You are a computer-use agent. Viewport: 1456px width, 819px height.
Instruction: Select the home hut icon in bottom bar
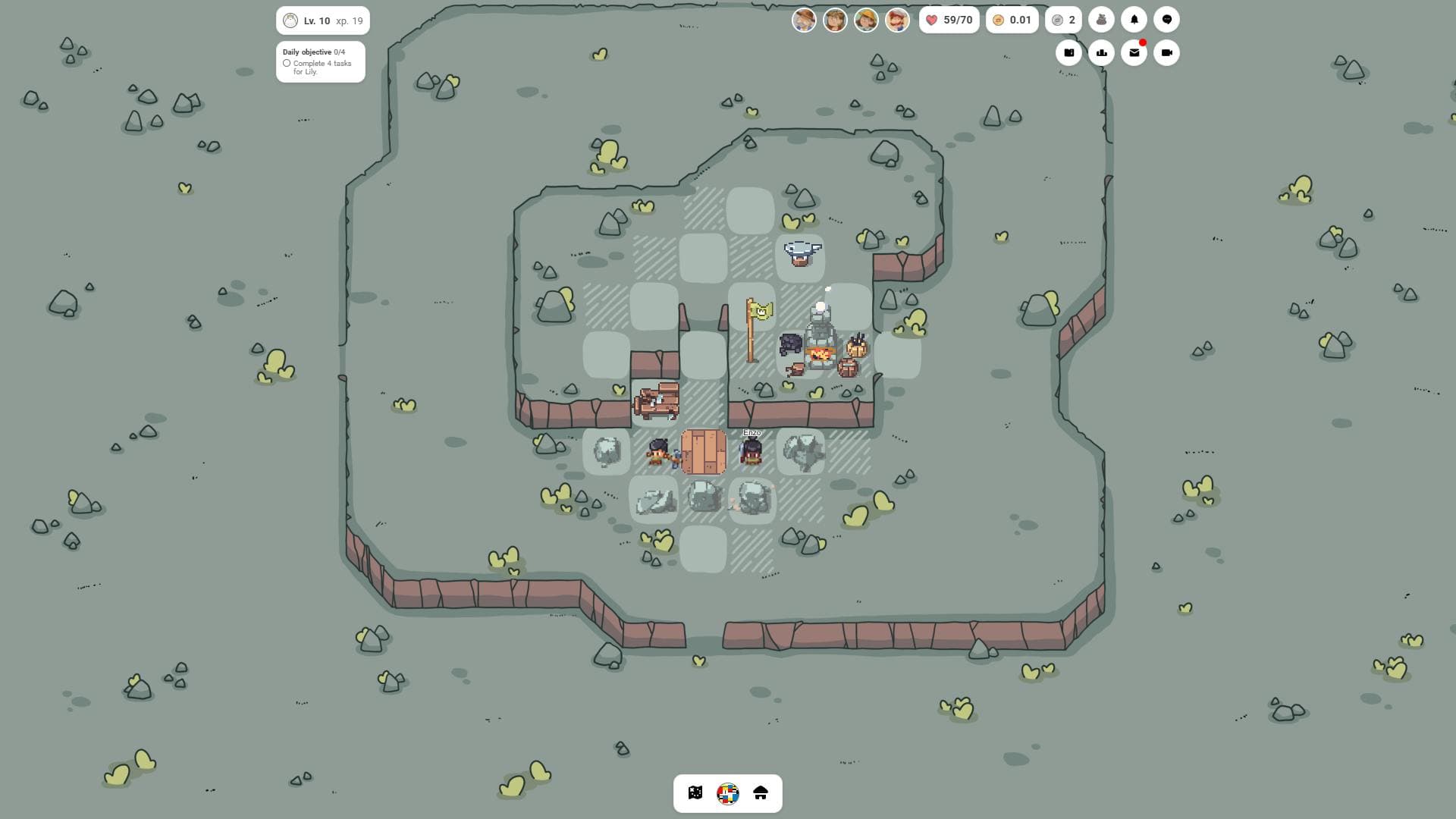coord(759,793)
